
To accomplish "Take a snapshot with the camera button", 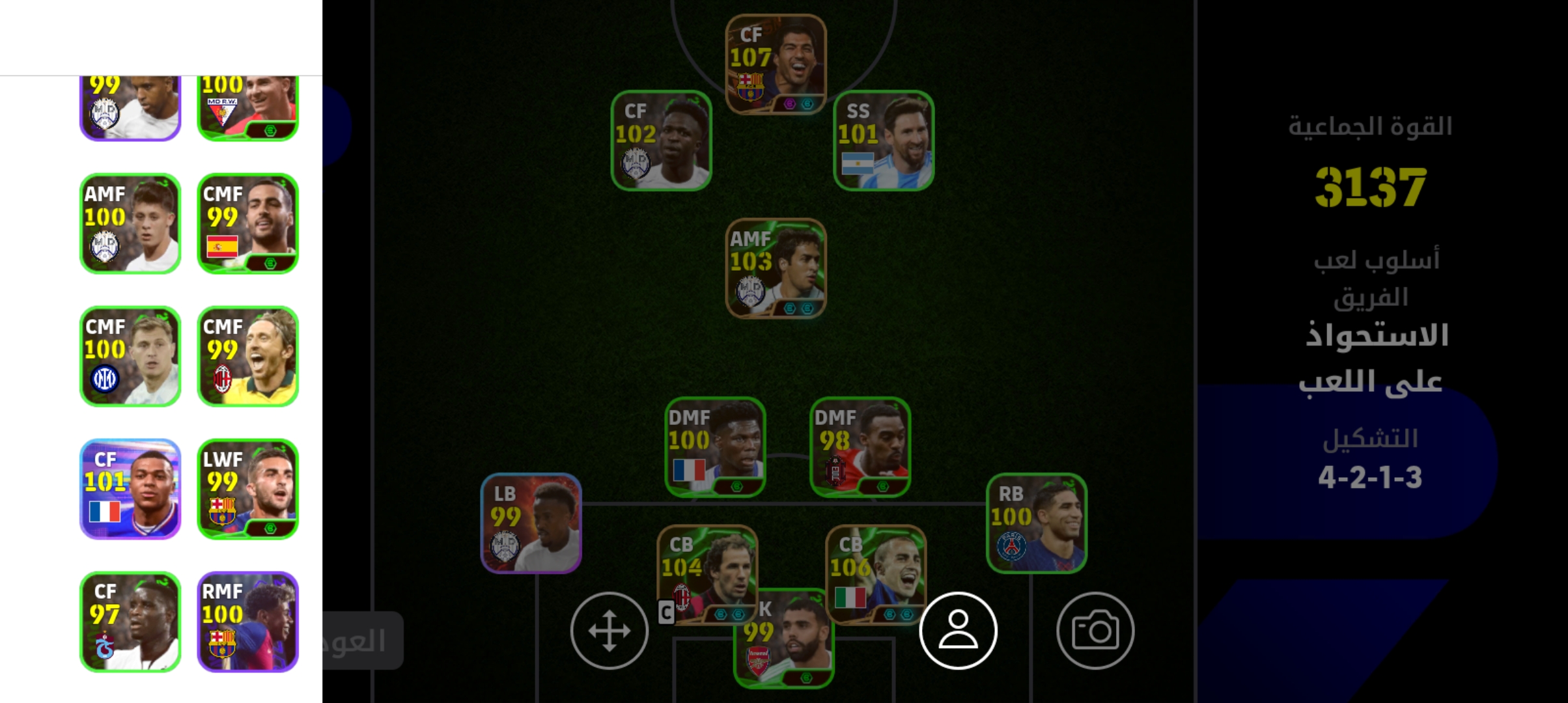I will (1095, 630).
